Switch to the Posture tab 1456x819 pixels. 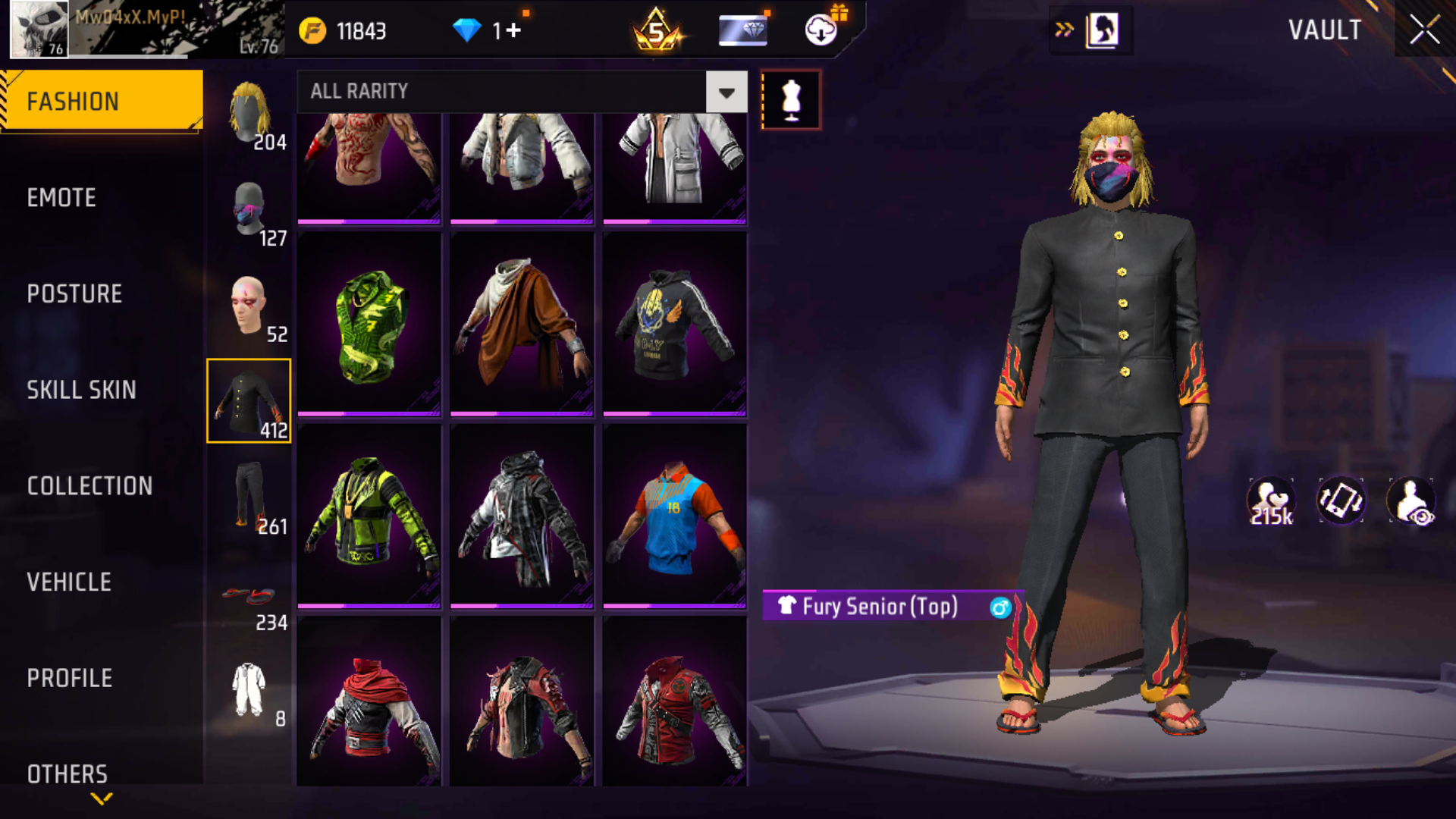pyautogui.click(x=74, y=294)
